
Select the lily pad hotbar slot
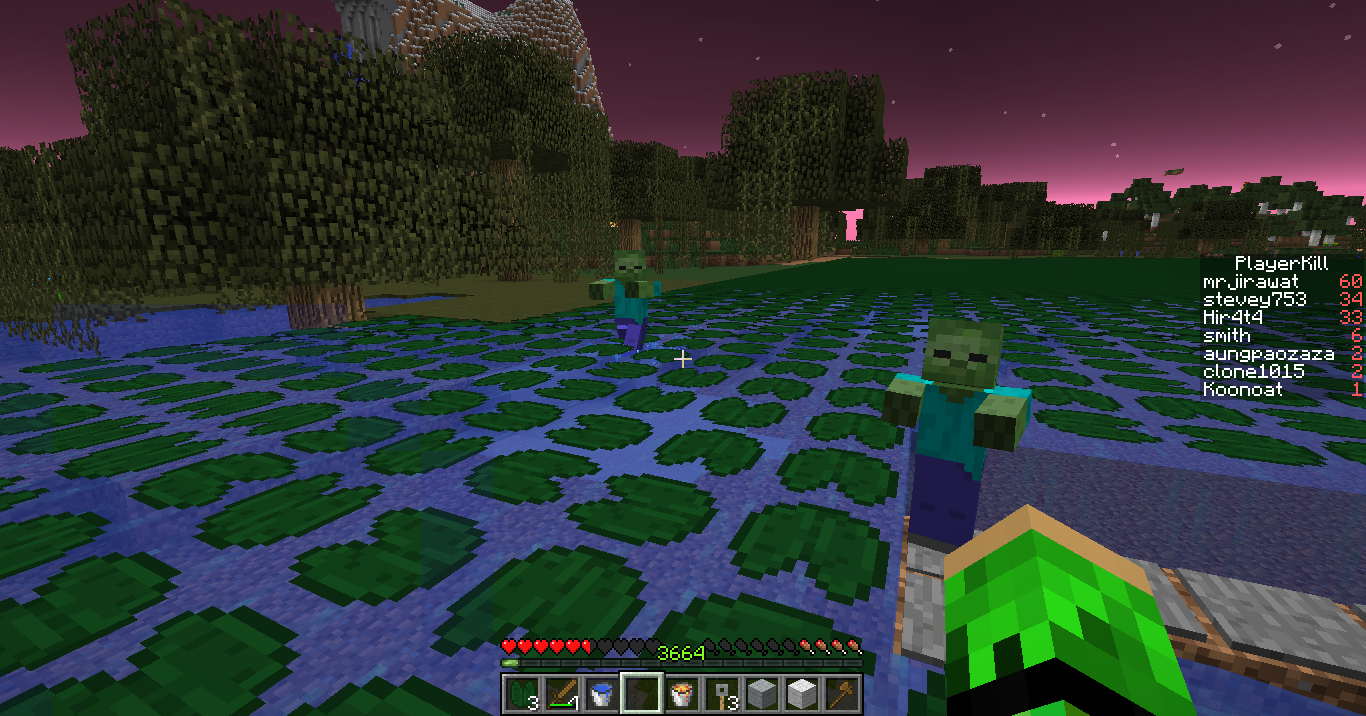(x=521, y=692)
